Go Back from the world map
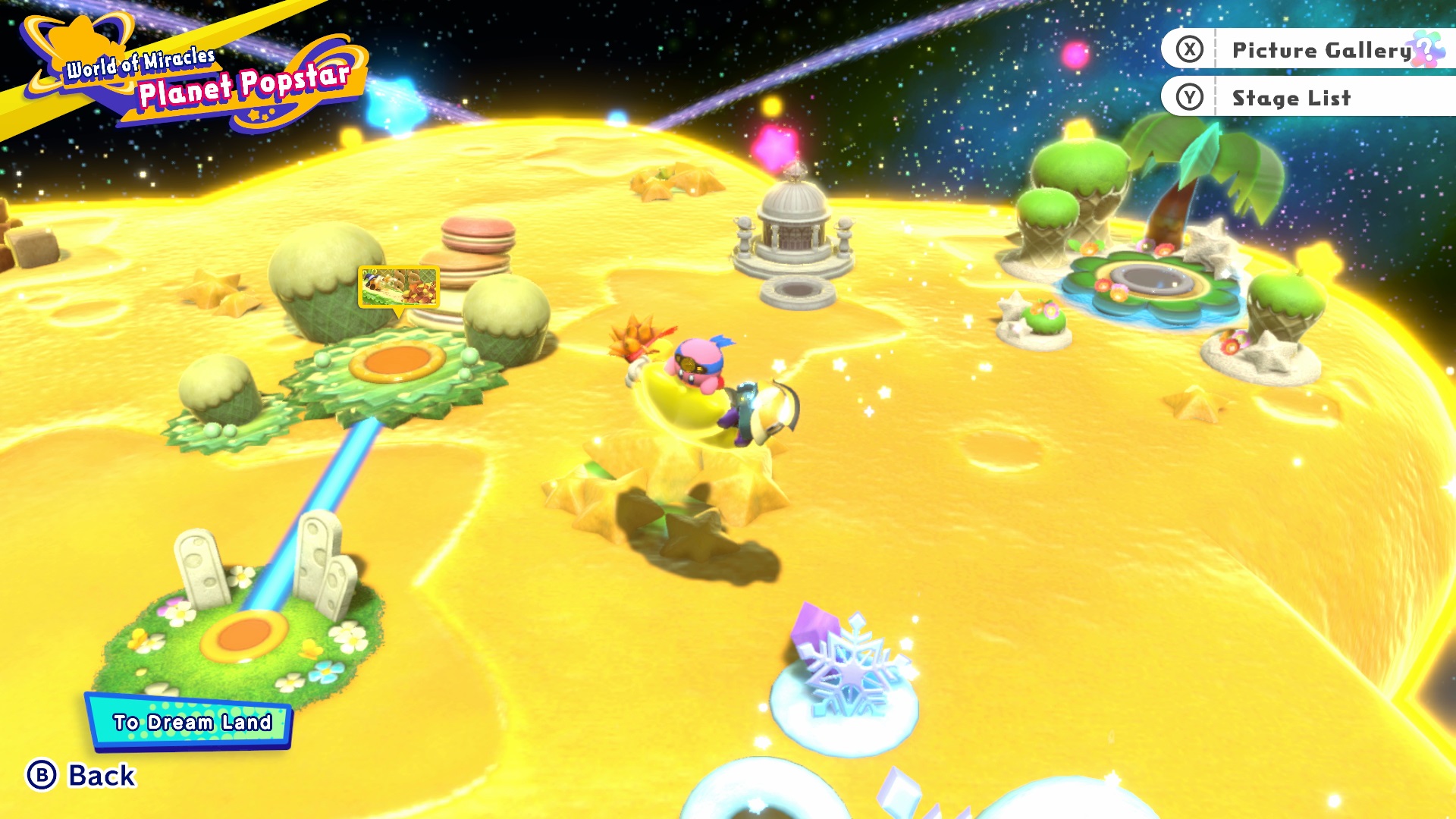This screenshot has width=1456, height=819. [82, 775]
